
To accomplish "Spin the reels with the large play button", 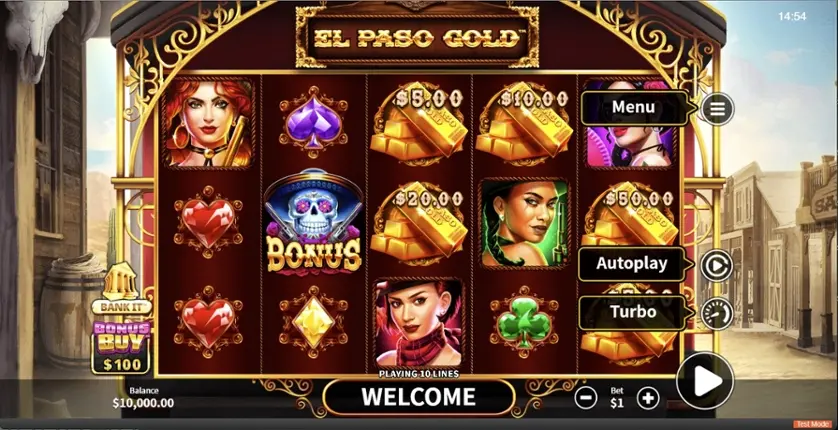I will [x=705, y=380].
